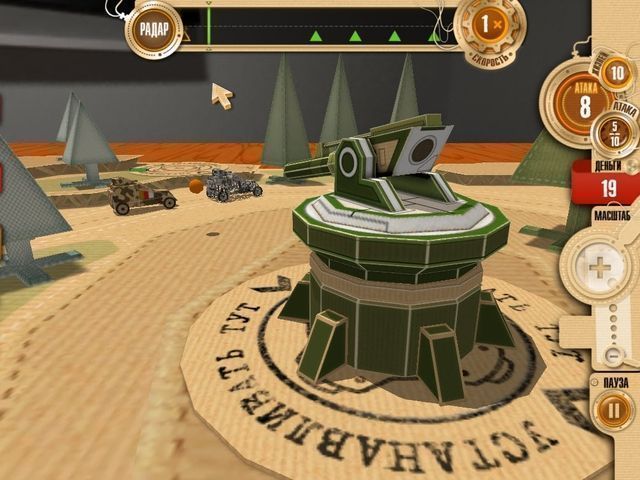The width and height of the screenshot is (640, 480).
Task: Pause the game with the Пауза button
Action: tap(610, 411)
